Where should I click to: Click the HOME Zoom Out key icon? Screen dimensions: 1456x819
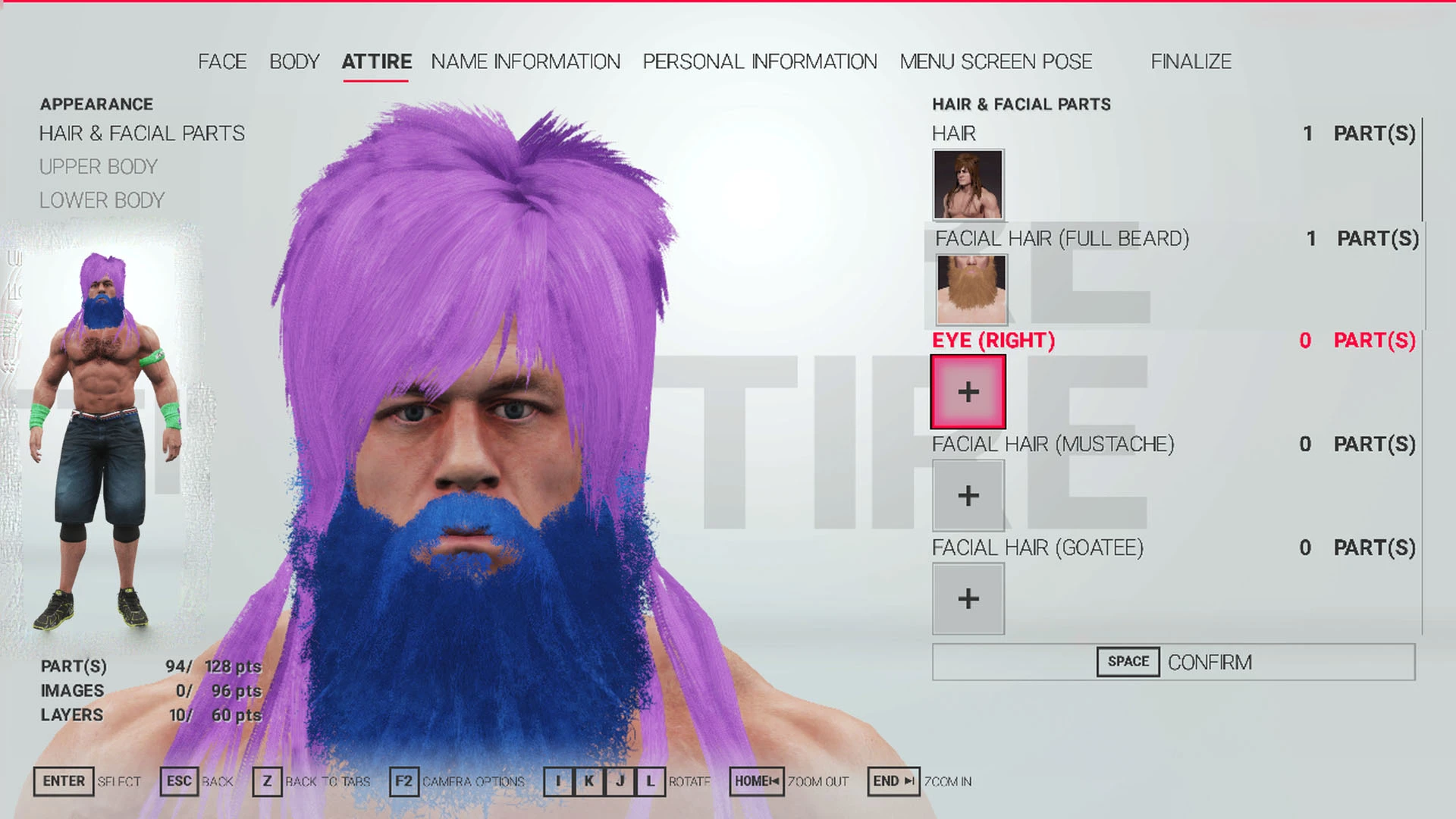pyautogui.click(x=755, y=780)
